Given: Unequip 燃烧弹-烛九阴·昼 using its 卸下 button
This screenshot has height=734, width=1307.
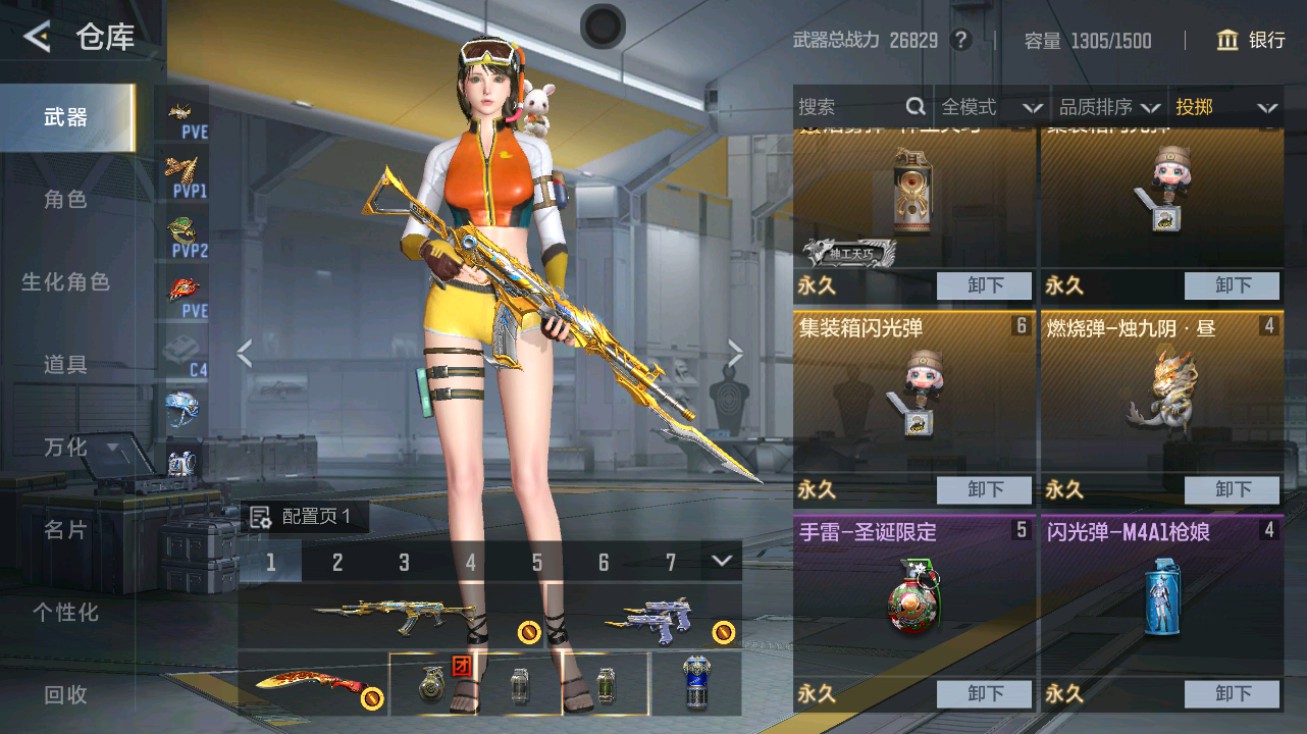Looking at the screenshot, I should click(1234, 490).
